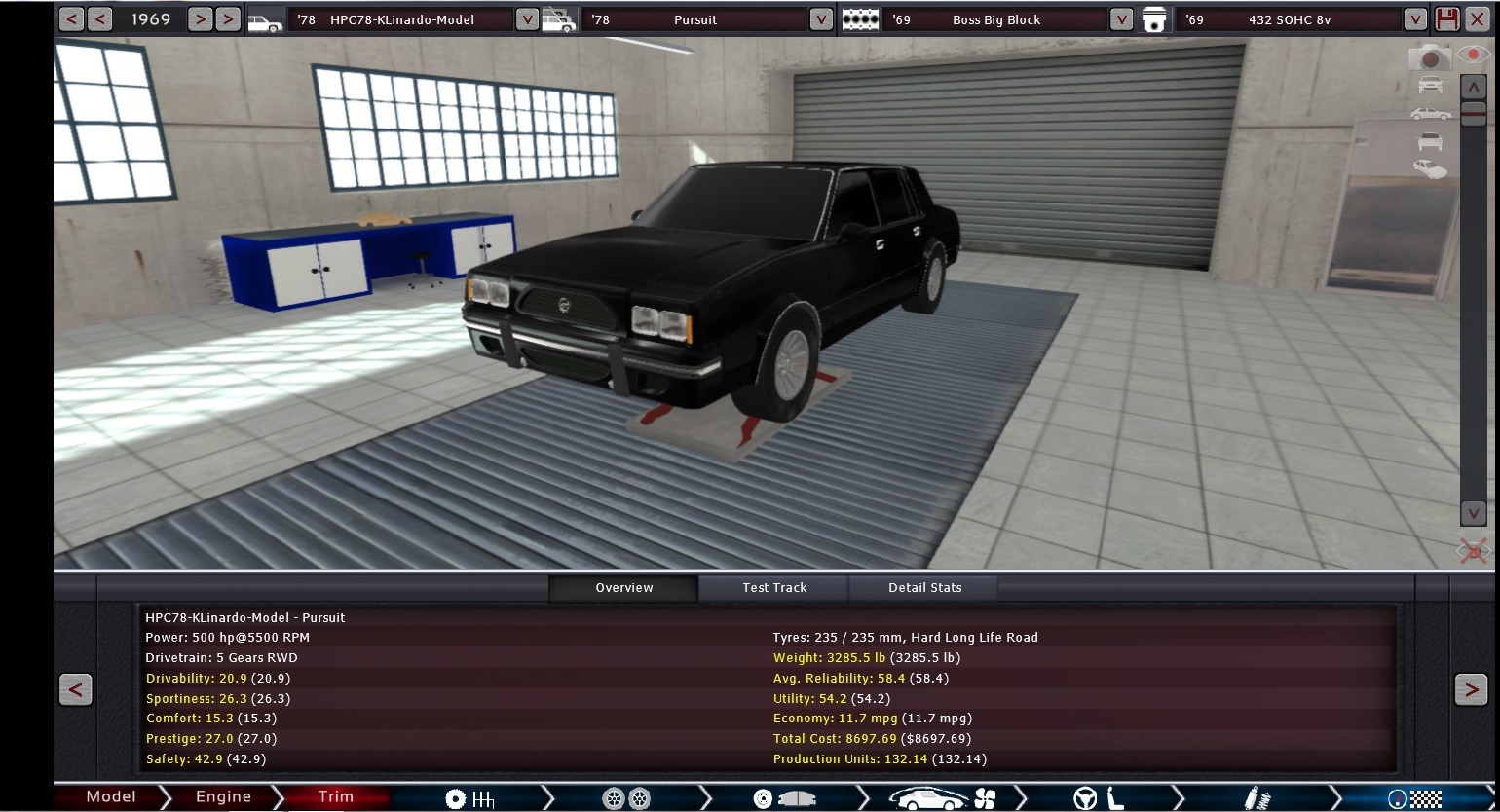Go to the next stats page arrow
Viewport: 1500px width, 812px height.
(x=1471, y=689)
